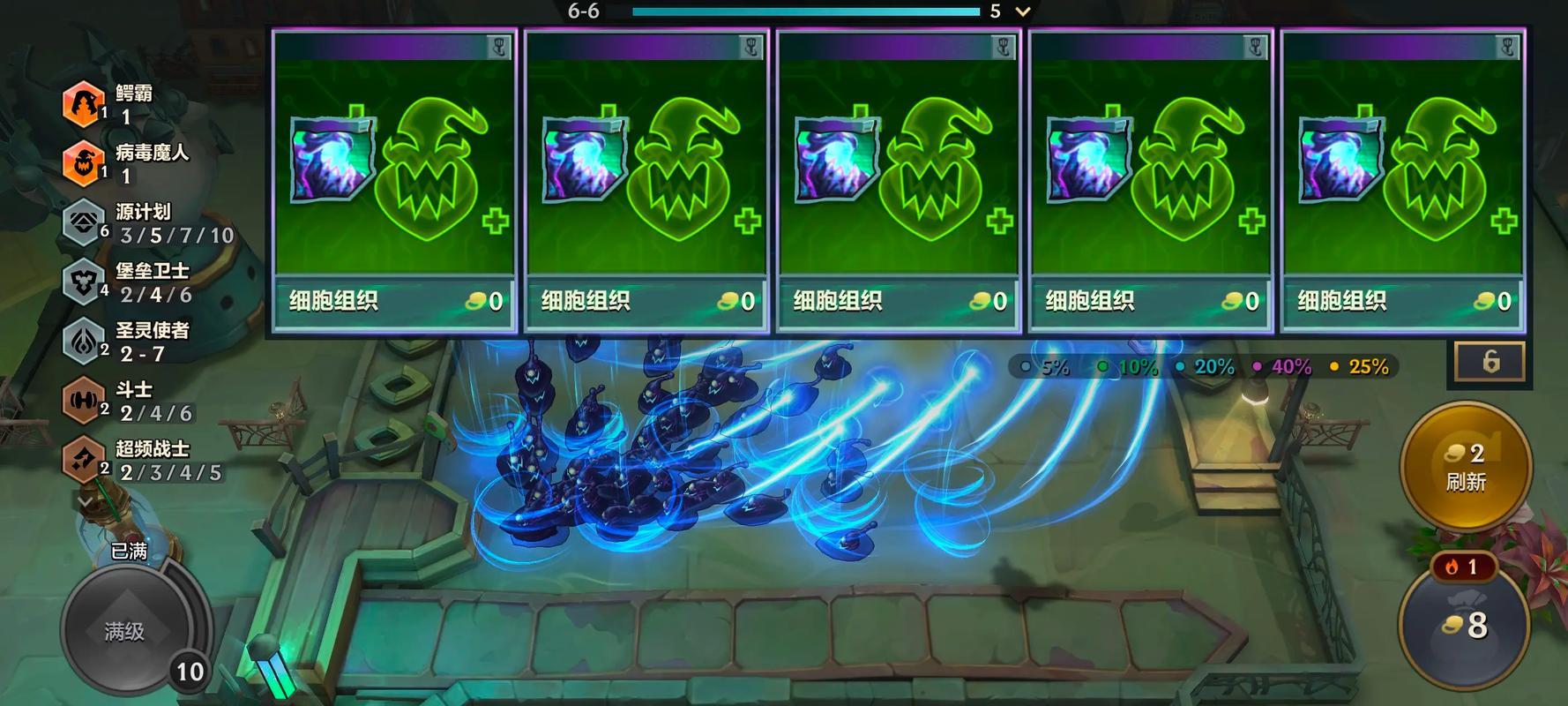Show the 鳄霸 trait details
The height and width of the screenshot is (706, 1568).
(84, 103)
